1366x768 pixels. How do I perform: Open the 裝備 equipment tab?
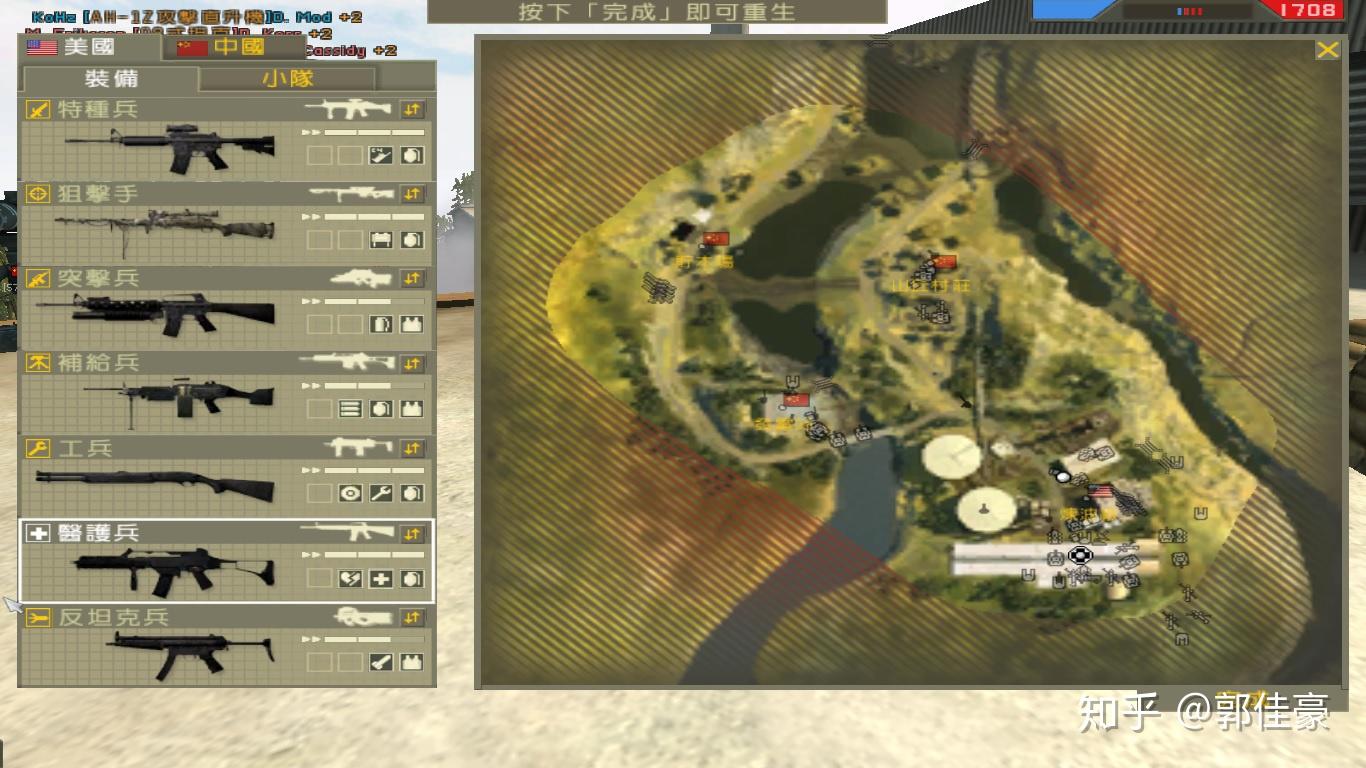(110, 79)
